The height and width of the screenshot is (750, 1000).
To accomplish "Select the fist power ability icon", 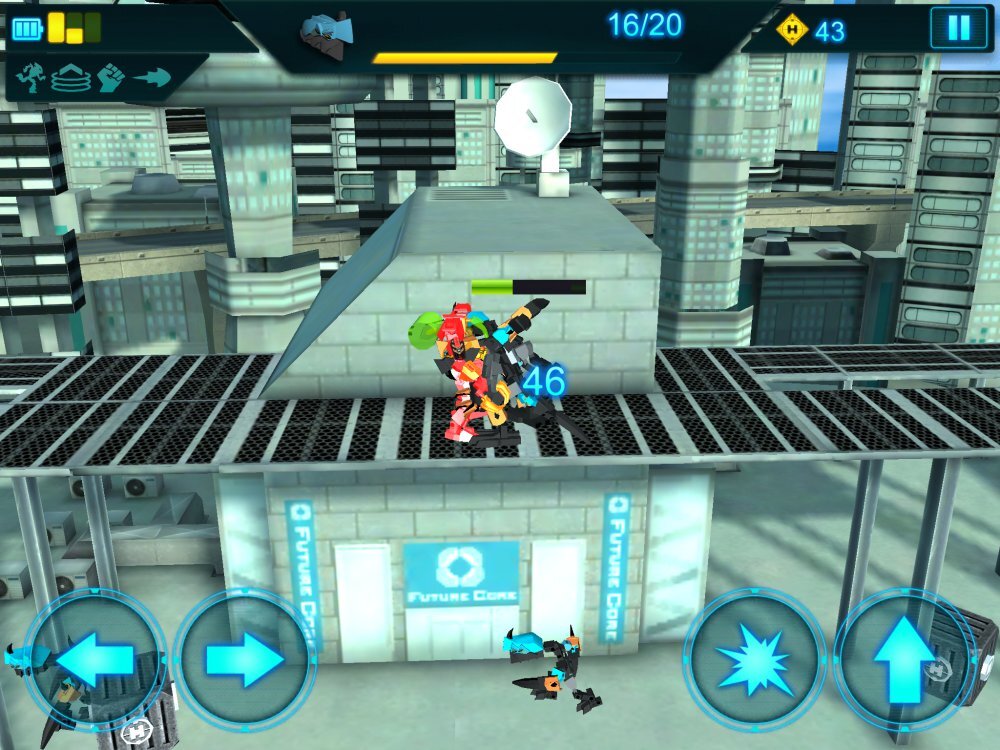I will coord(110,76).
